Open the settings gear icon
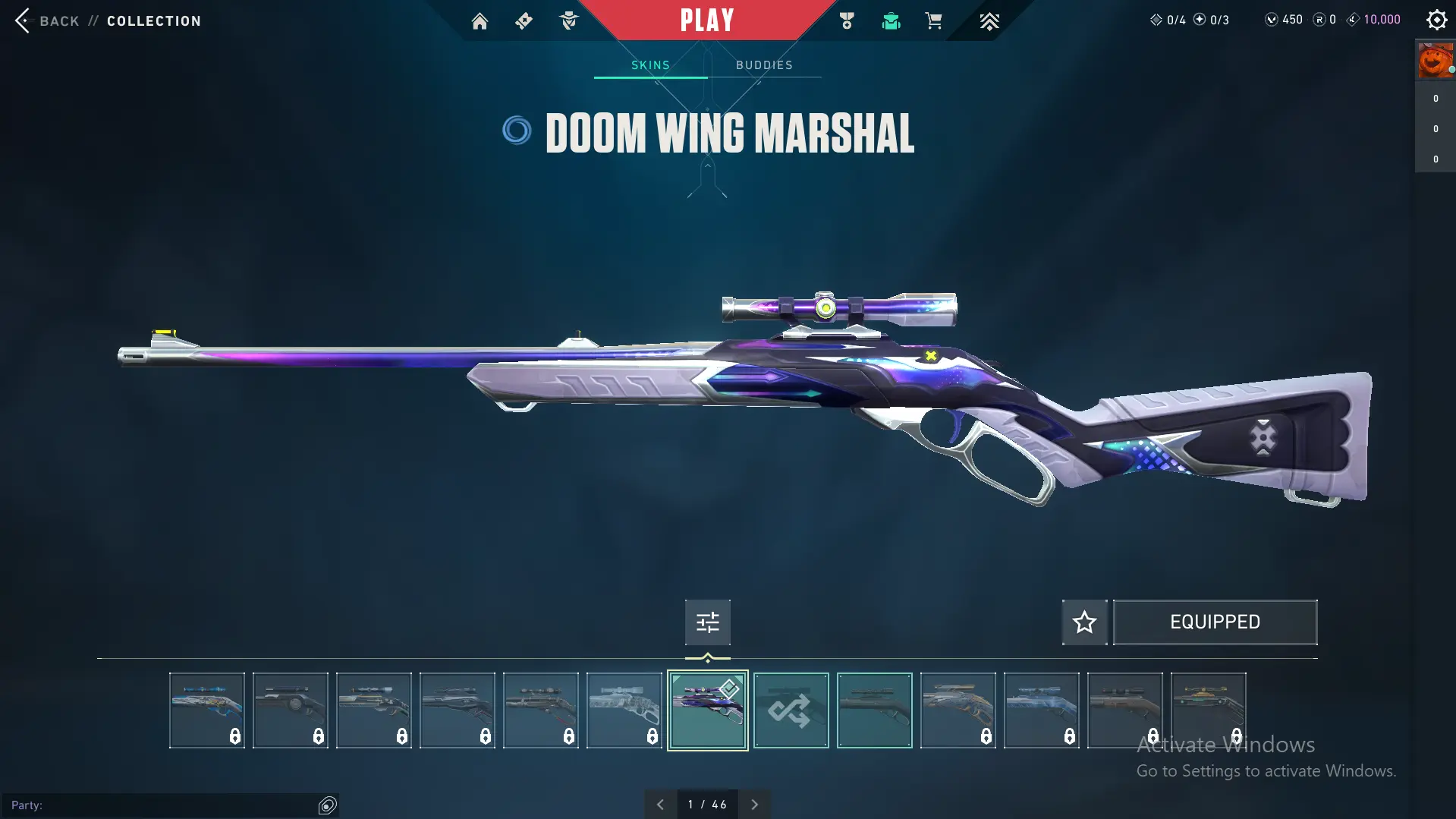 1436,20
